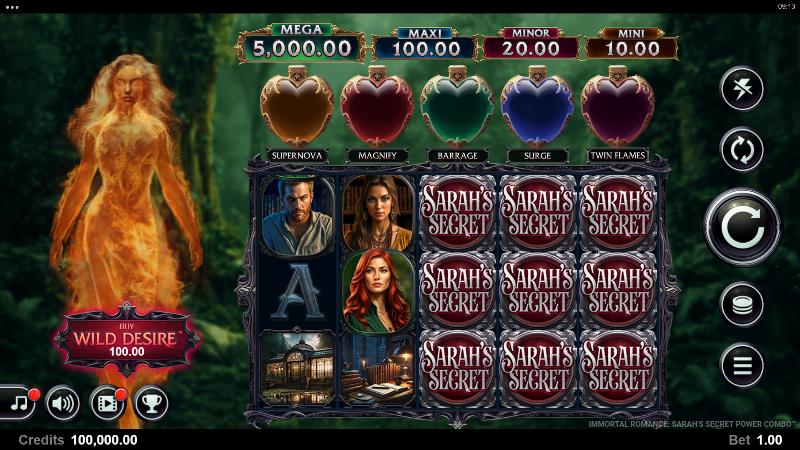
Task: Open the trophy achievements button
Action: tap(152, 402)
